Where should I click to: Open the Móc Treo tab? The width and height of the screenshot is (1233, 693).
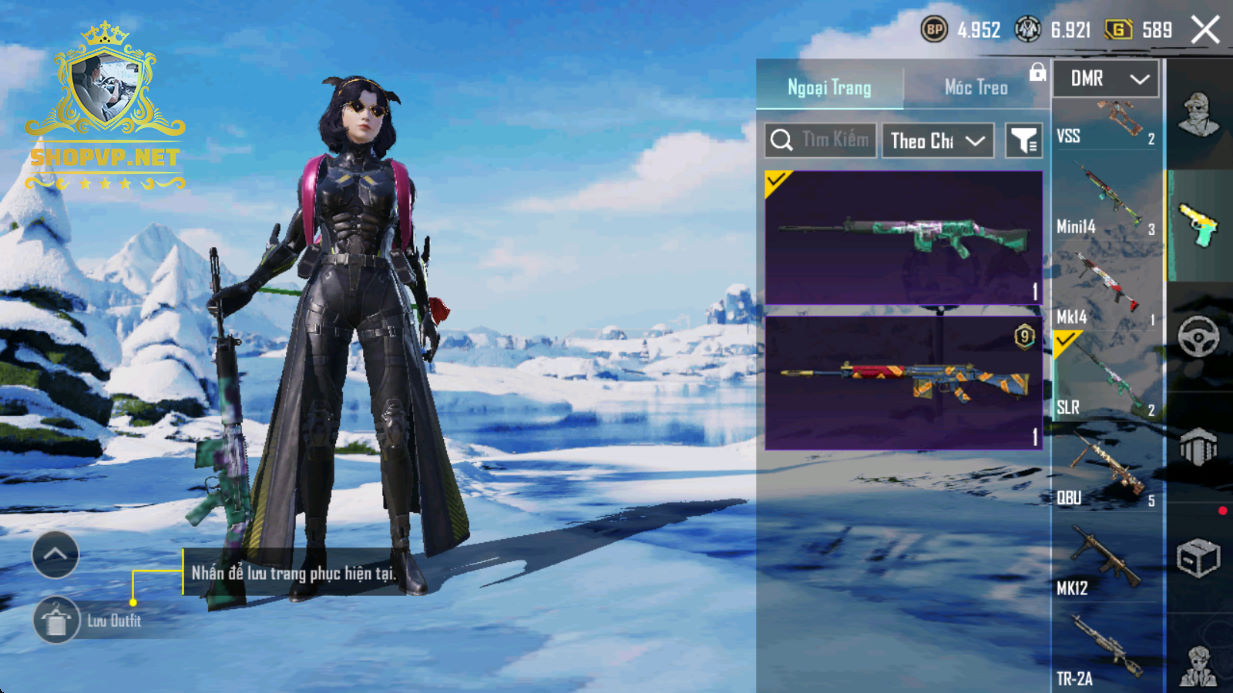pos(976,88)
